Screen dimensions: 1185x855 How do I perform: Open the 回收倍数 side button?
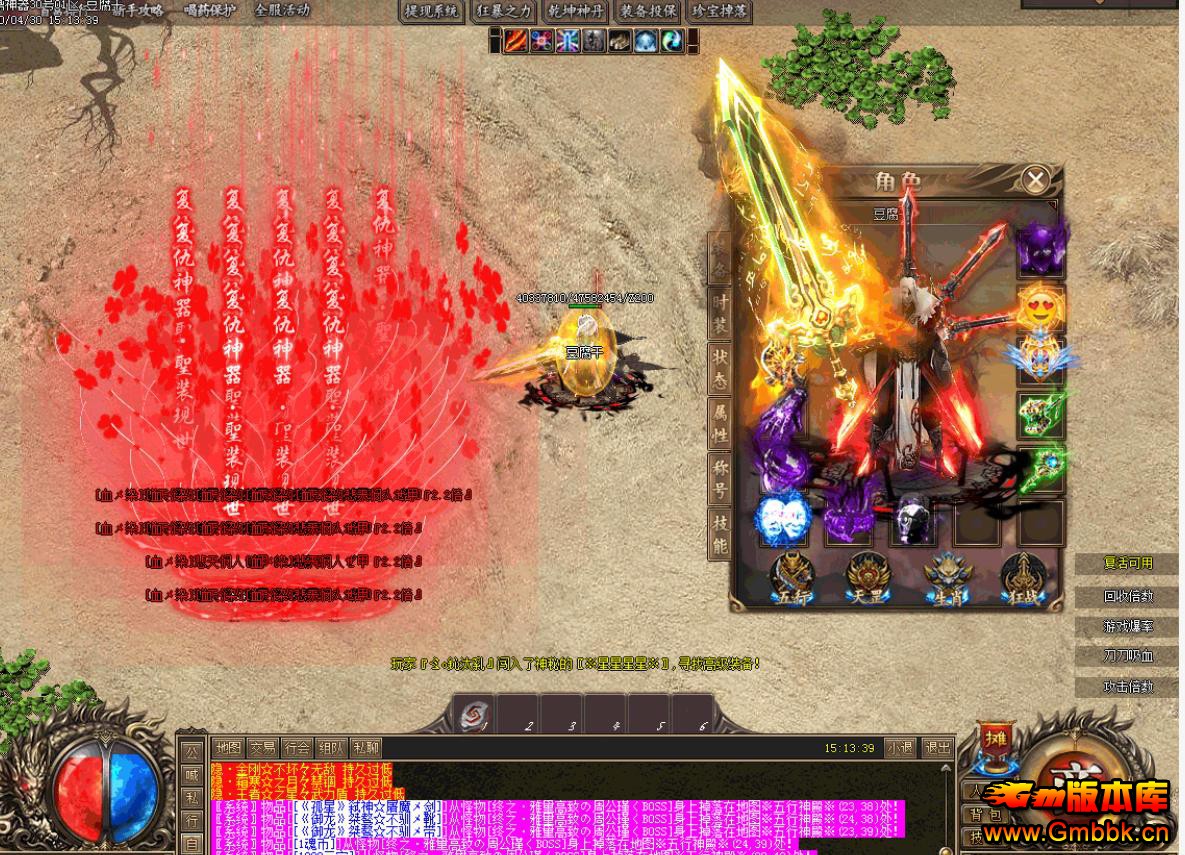[1128, 596]
